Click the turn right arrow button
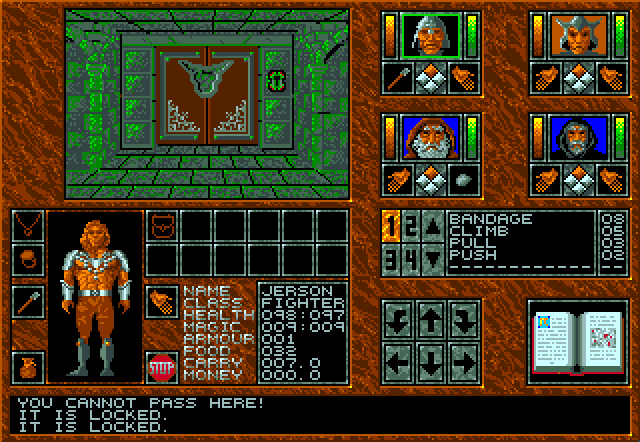640x442 pixels. [461, 322]
